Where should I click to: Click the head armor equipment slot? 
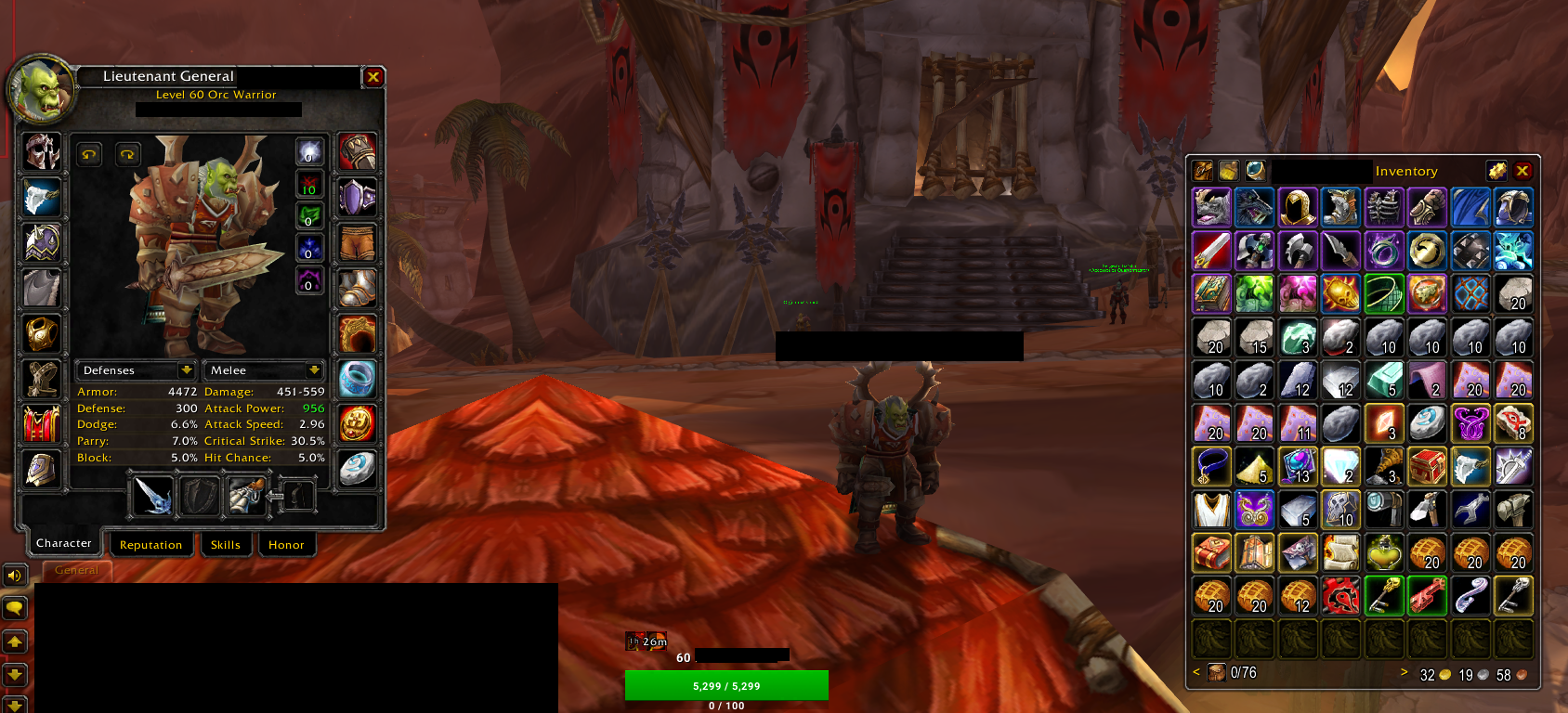pos(42,152)
